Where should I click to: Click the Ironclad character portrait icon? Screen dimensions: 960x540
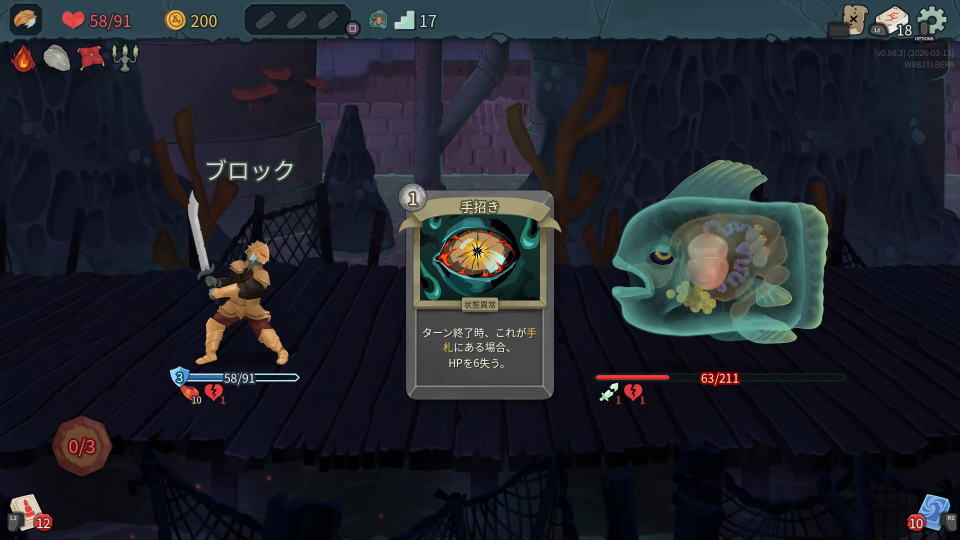(x=25, y=20)
